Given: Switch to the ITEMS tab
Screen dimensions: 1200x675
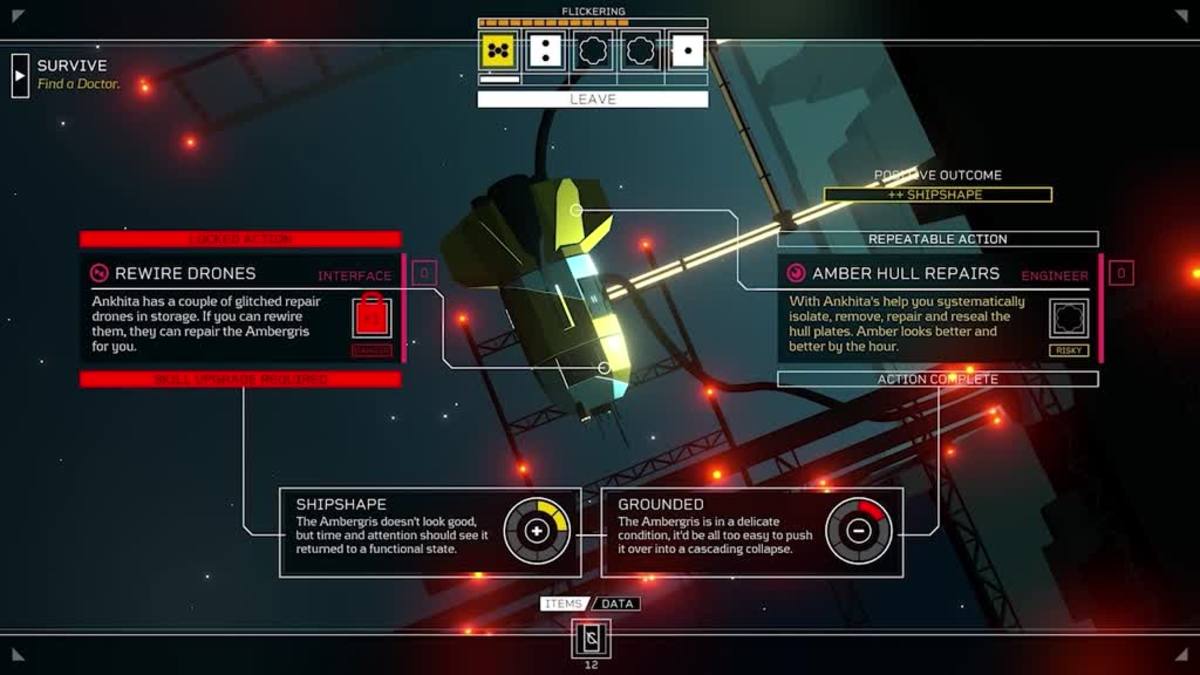Looking at the screenshot, I should click(x=564, y=604).
